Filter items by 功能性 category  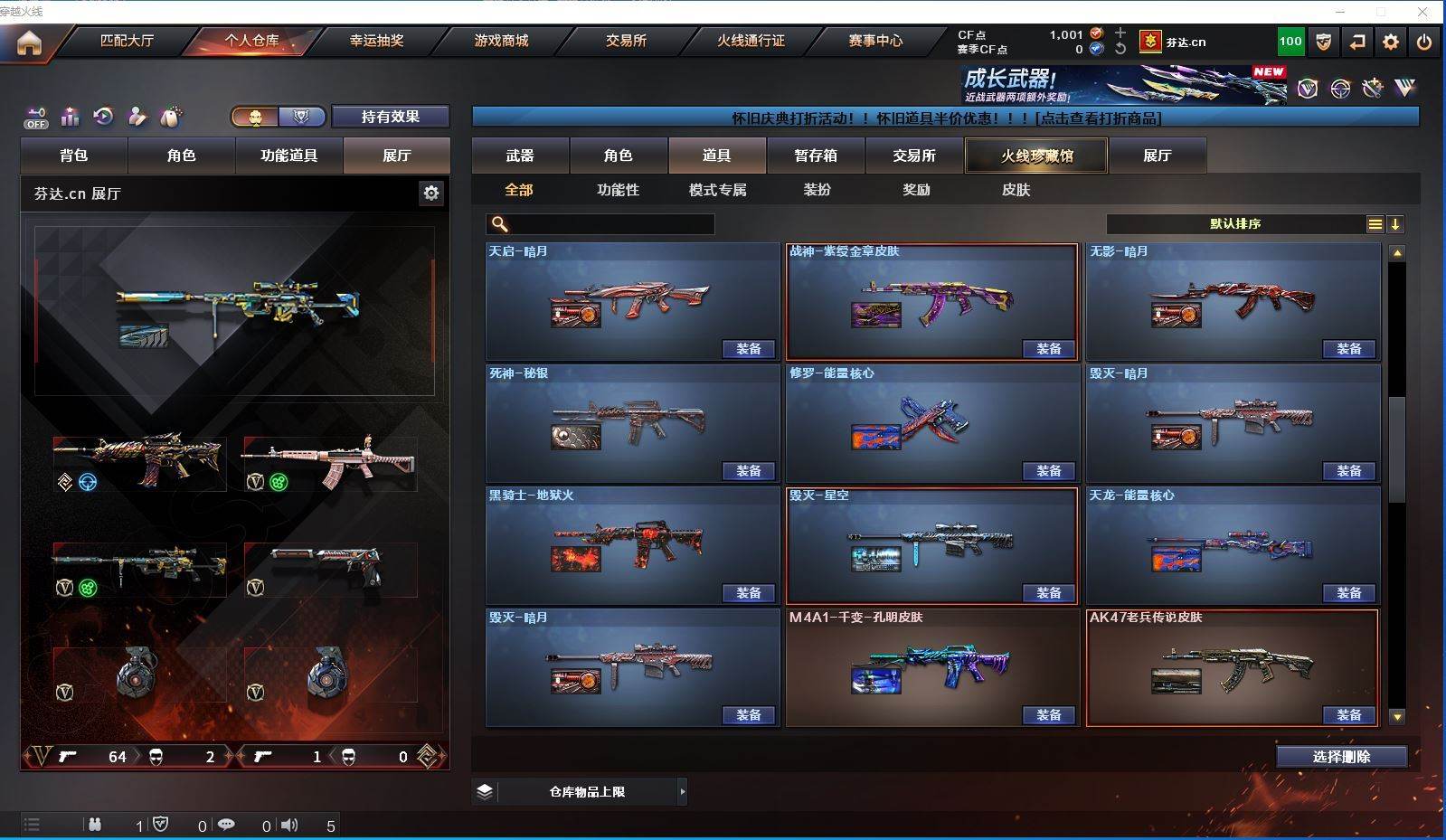(618, 190)
